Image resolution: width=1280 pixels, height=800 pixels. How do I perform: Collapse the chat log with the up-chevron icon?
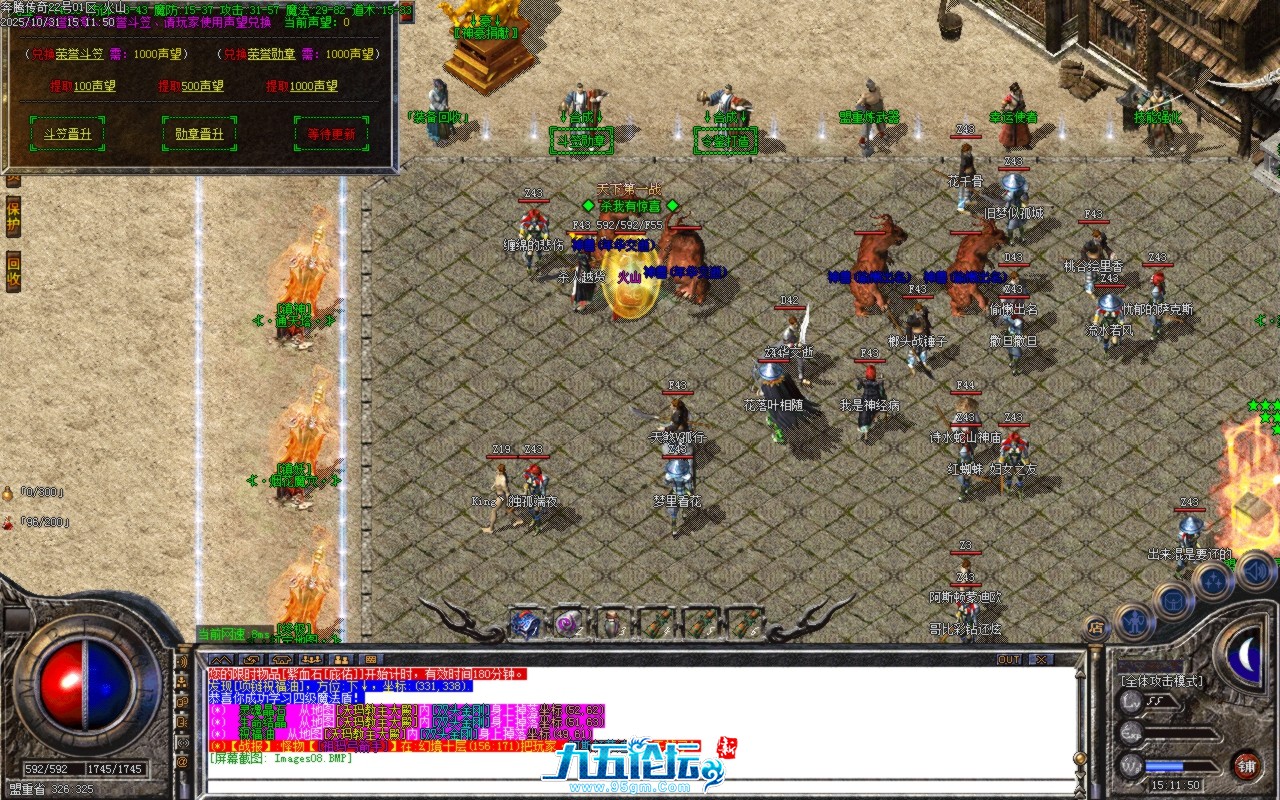pos(222,660)
